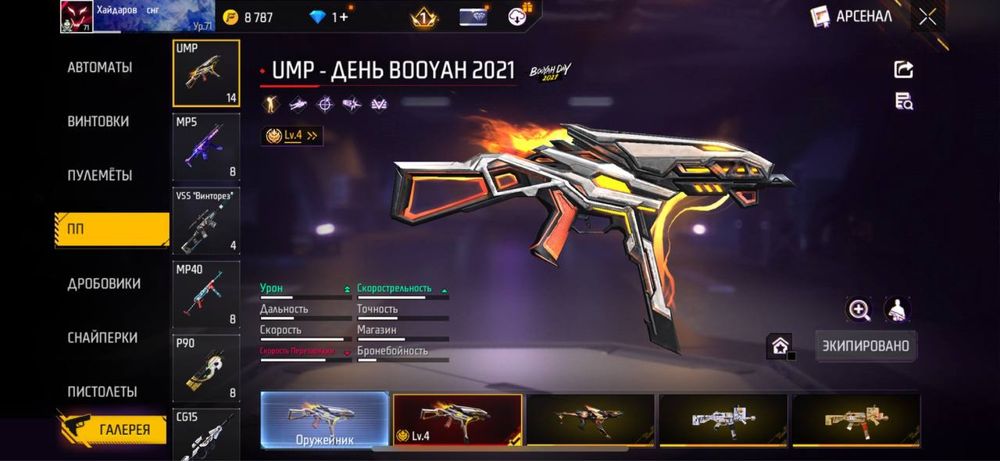Select the MP40 weapon tile

coord(206,294)
